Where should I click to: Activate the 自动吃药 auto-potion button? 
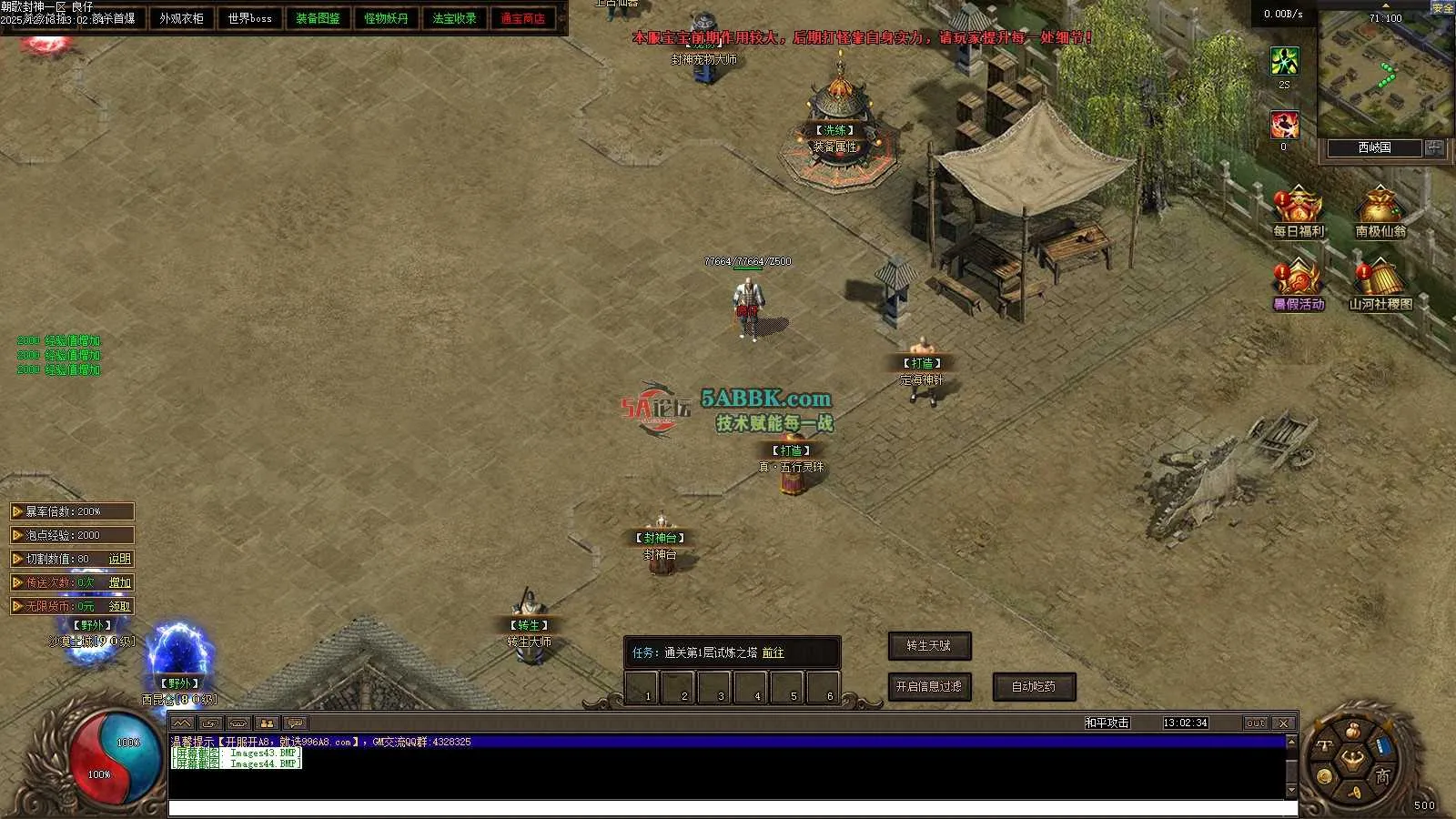[1034, 687]
